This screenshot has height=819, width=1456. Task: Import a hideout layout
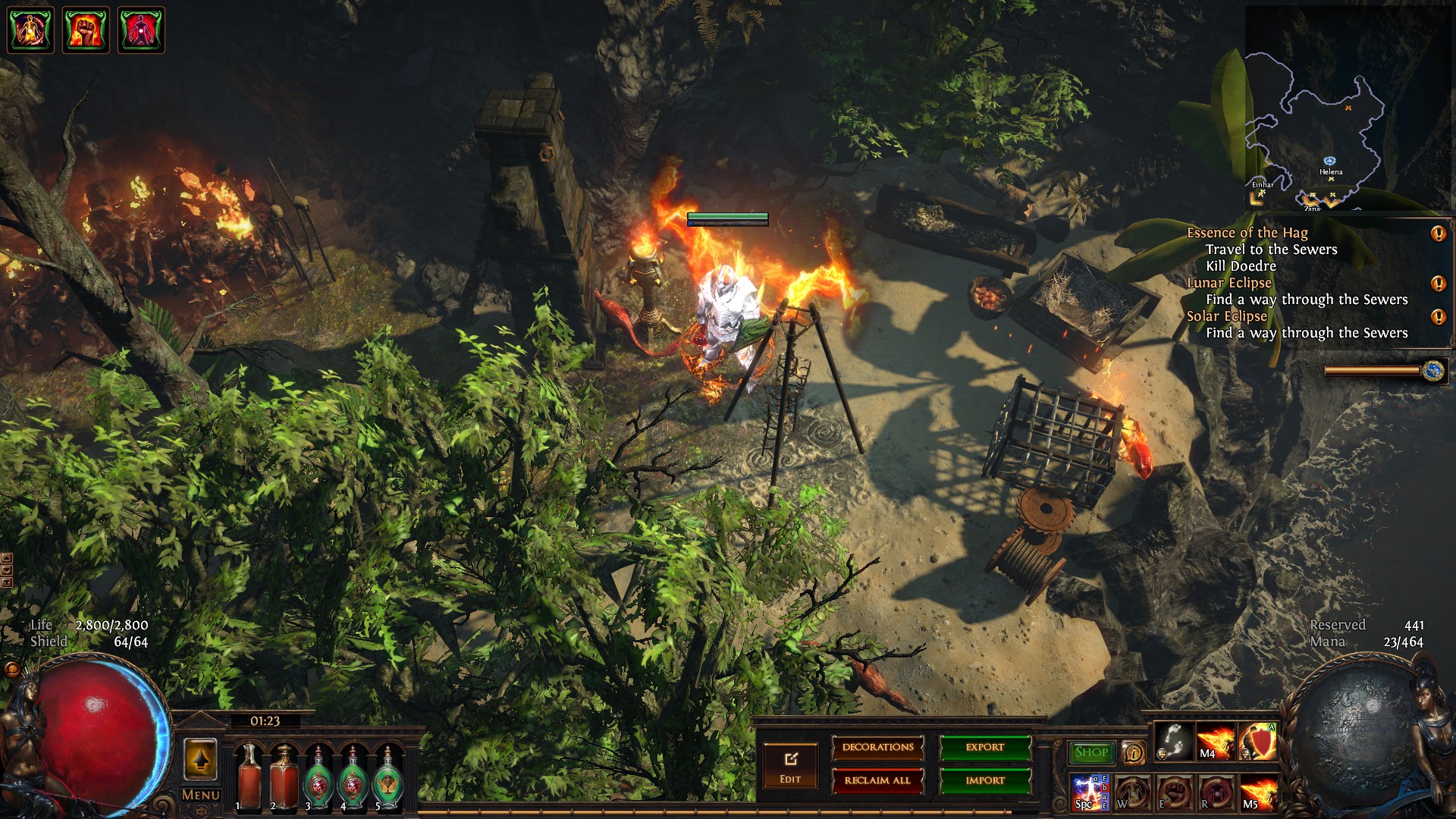pos(984,780)
